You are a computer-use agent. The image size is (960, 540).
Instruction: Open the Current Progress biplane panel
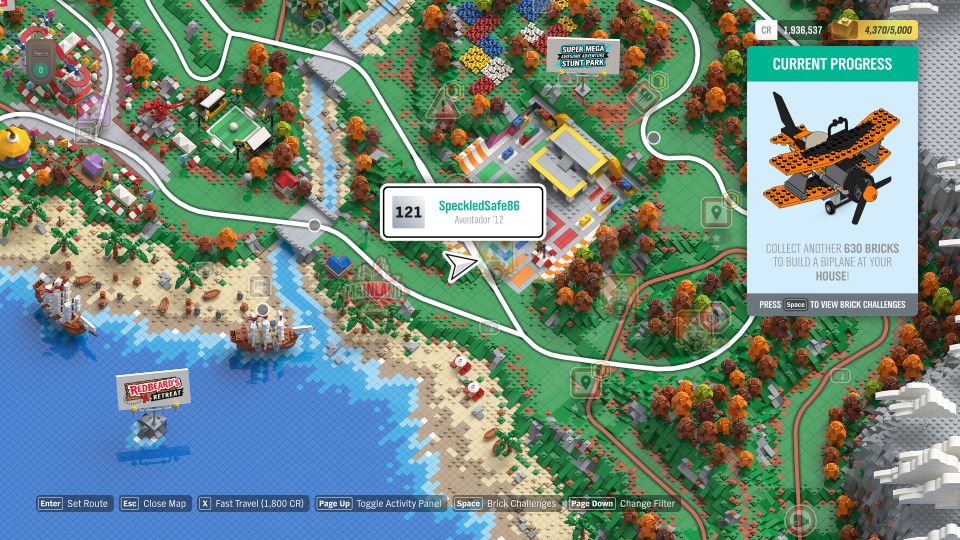(x=832, y=182)
